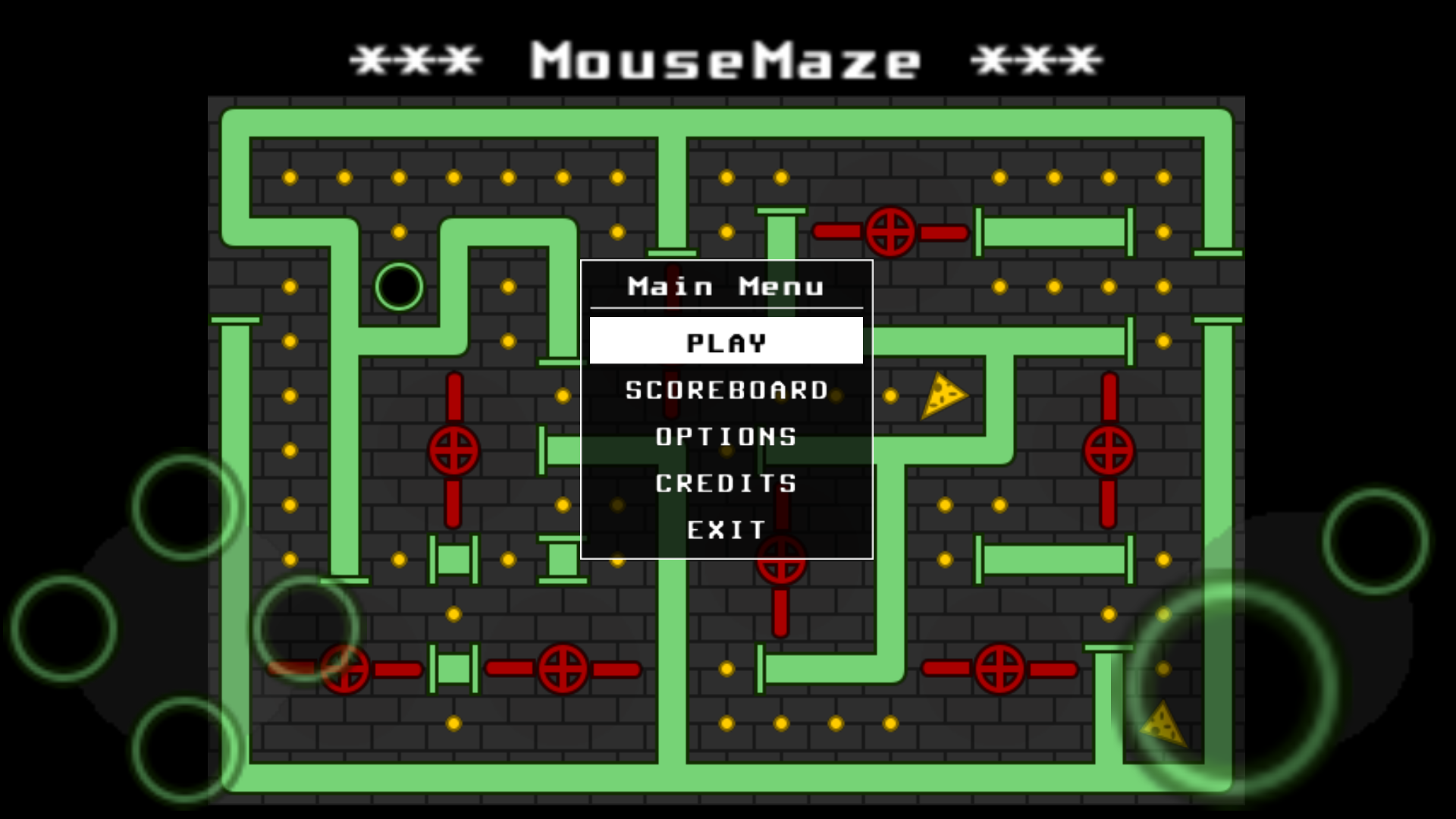1456x819 pixels.
Task: Click the highlighted PLAY selection bar
Action: 725,342
